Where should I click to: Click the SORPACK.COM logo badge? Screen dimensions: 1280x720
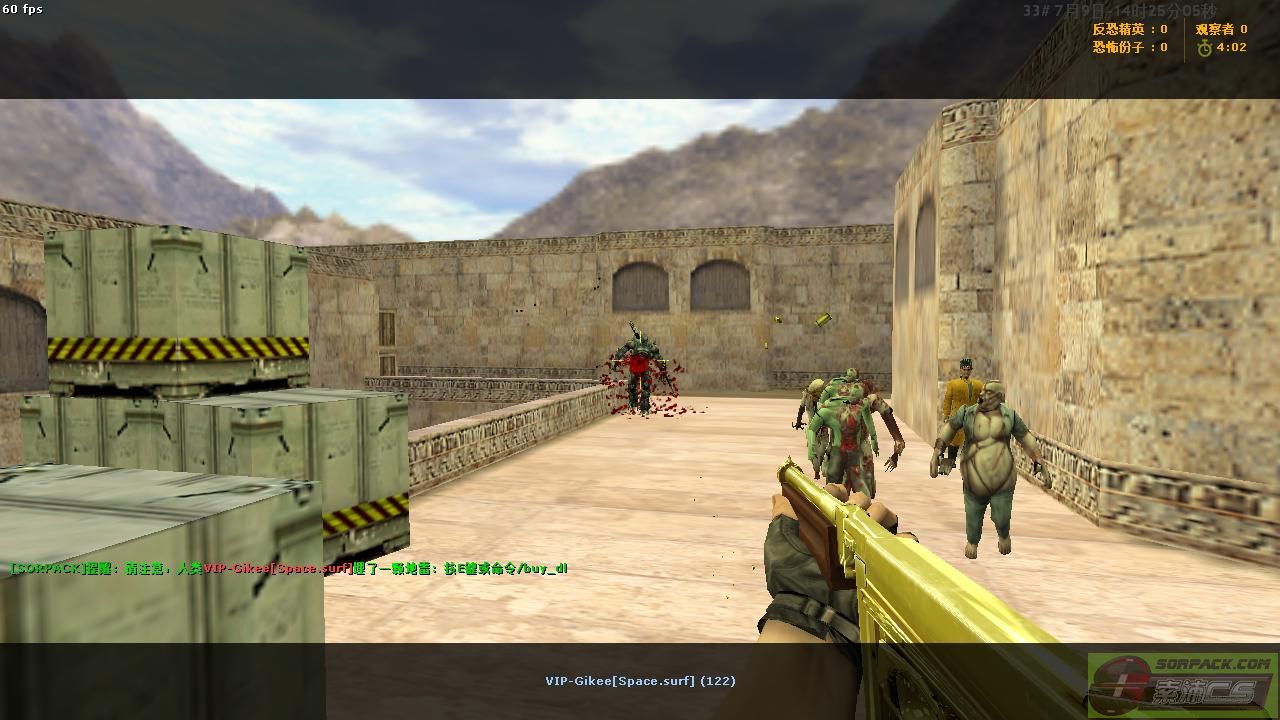[x=1182, y=684]
